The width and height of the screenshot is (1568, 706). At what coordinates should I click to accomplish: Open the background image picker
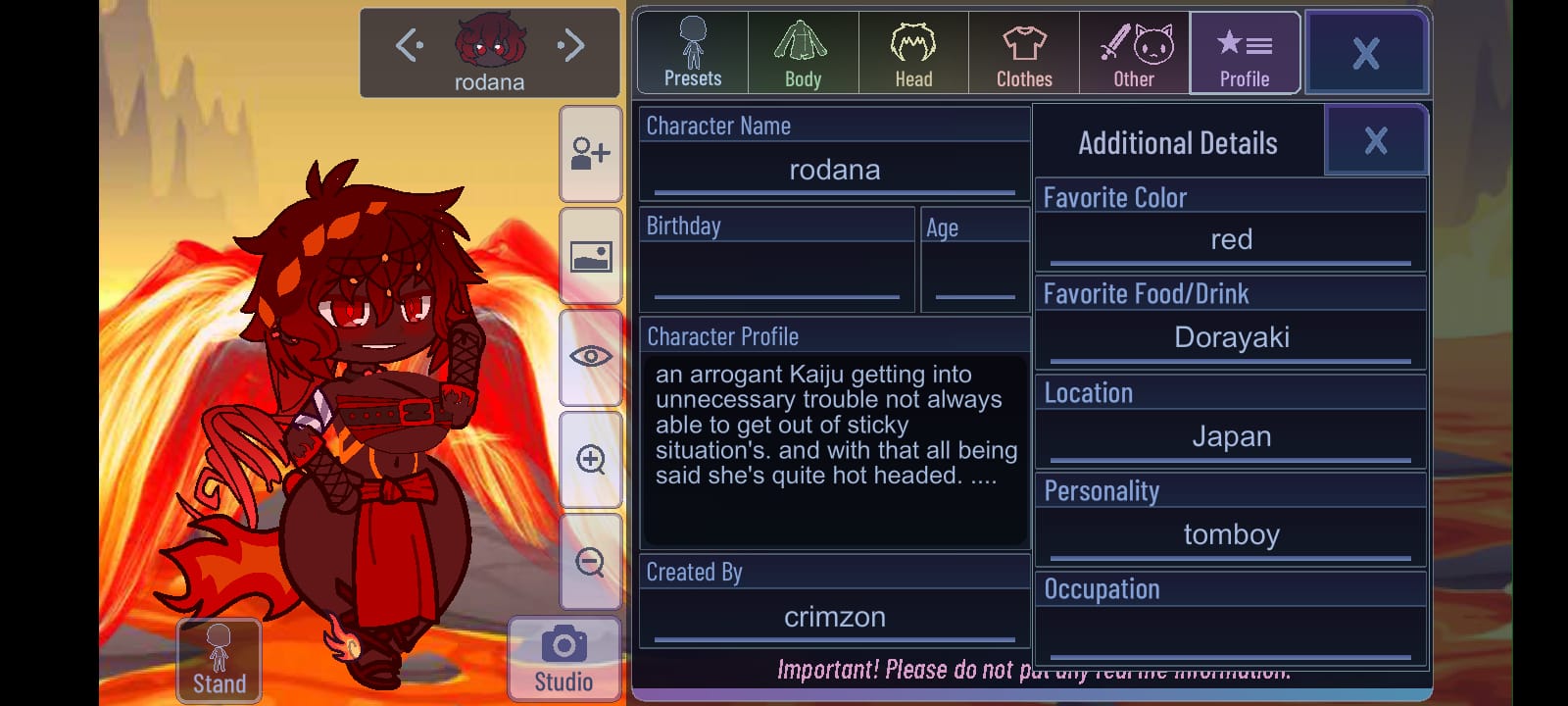591,257
